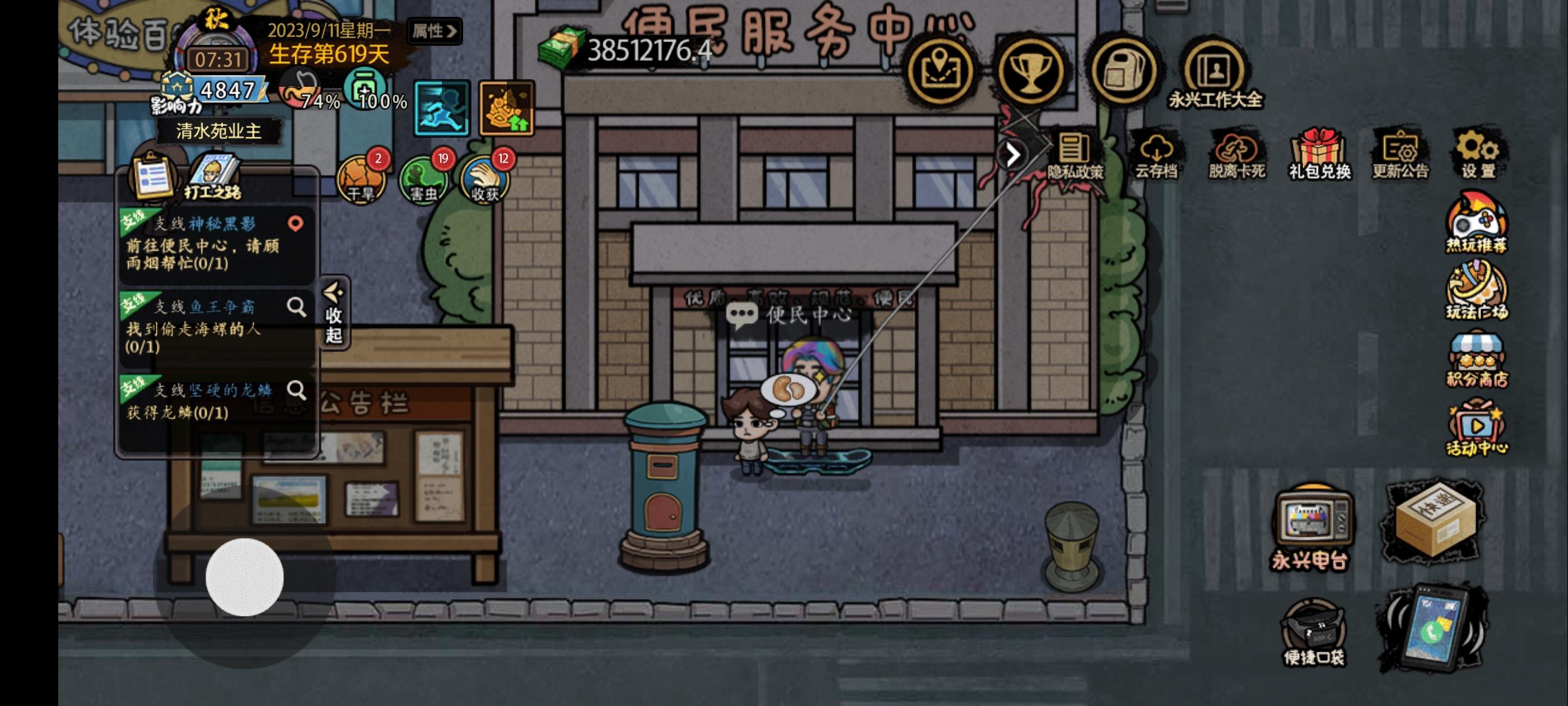Collapse the right sidebar arrow
The image size is (1568, 706).
[x=1012, y=155]
